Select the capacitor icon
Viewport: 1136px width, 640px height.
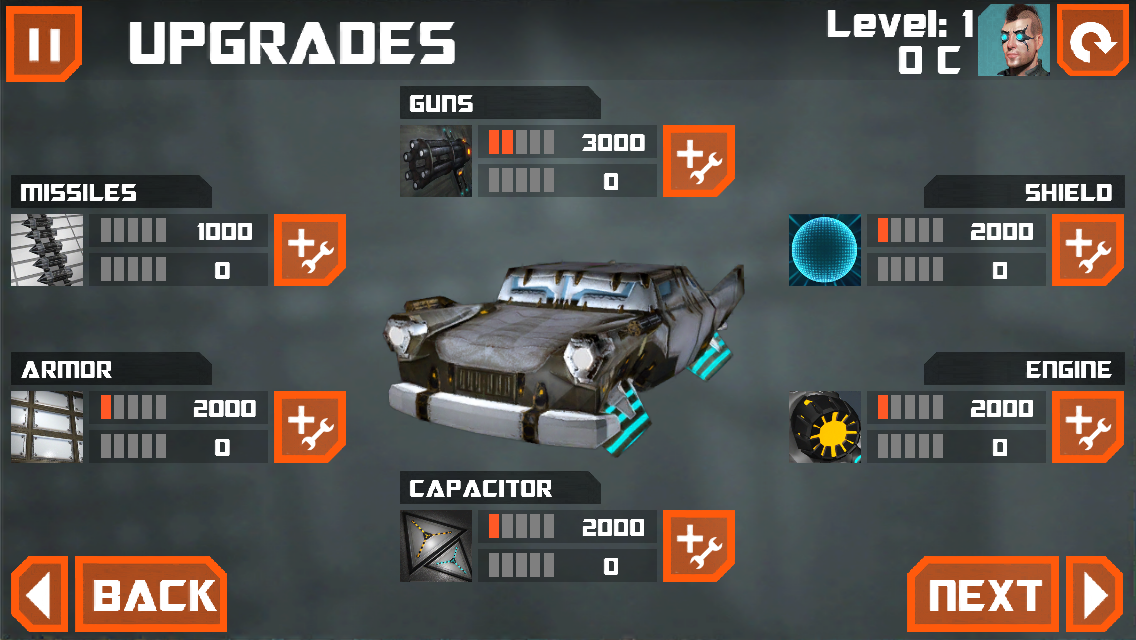coord(436,545)
